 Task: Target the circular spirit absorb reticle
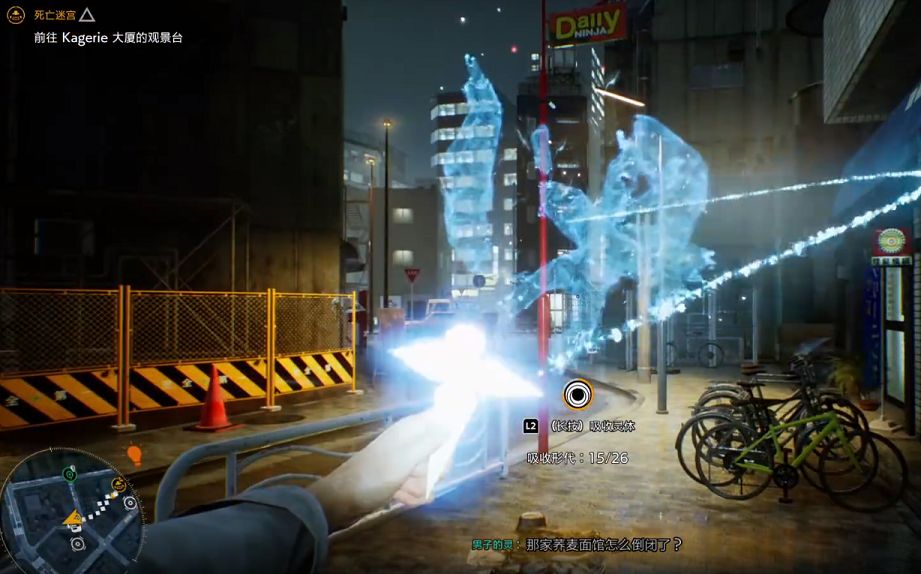pos(577,395)
